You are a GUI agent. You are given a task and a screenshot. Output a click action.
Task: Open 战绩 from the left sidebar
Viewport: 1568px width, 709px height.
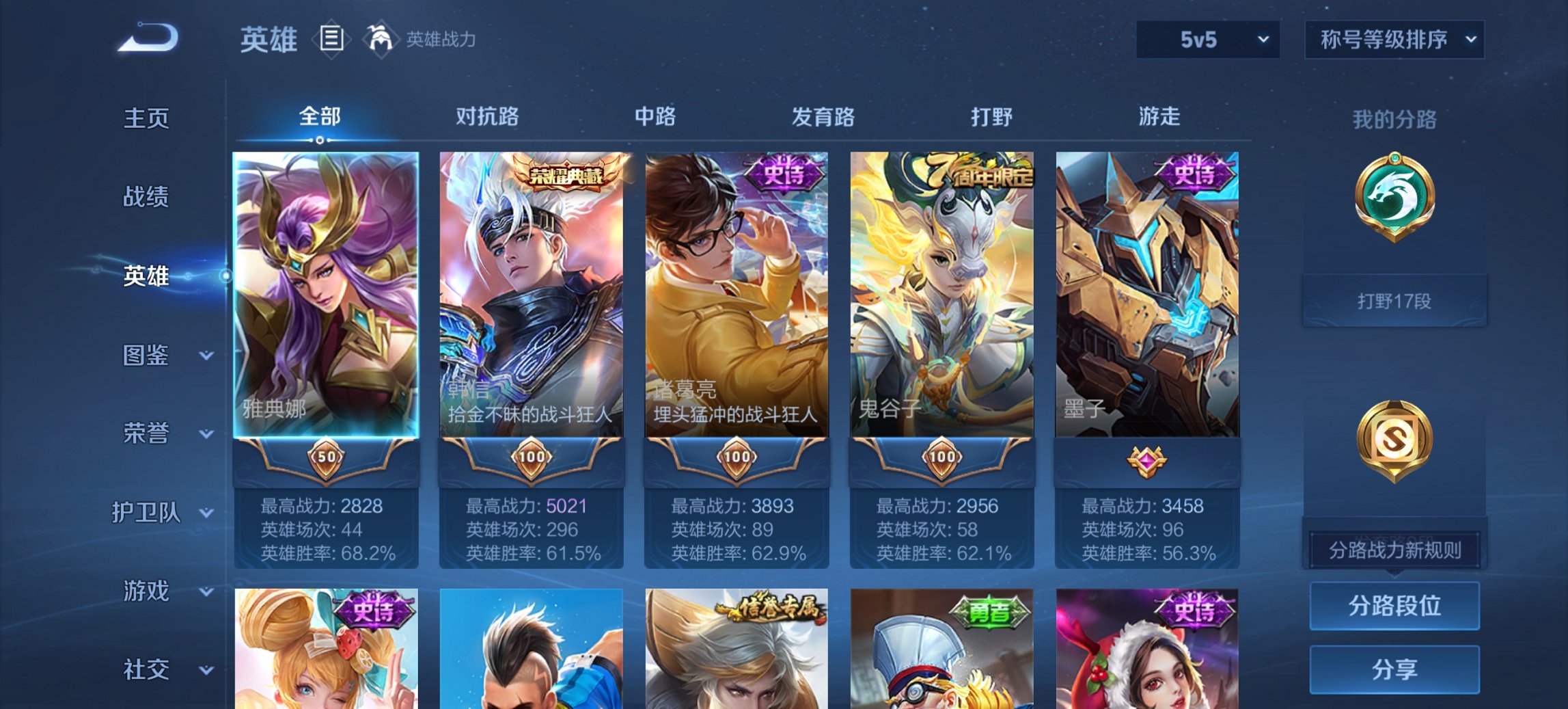tap(146, 198)
